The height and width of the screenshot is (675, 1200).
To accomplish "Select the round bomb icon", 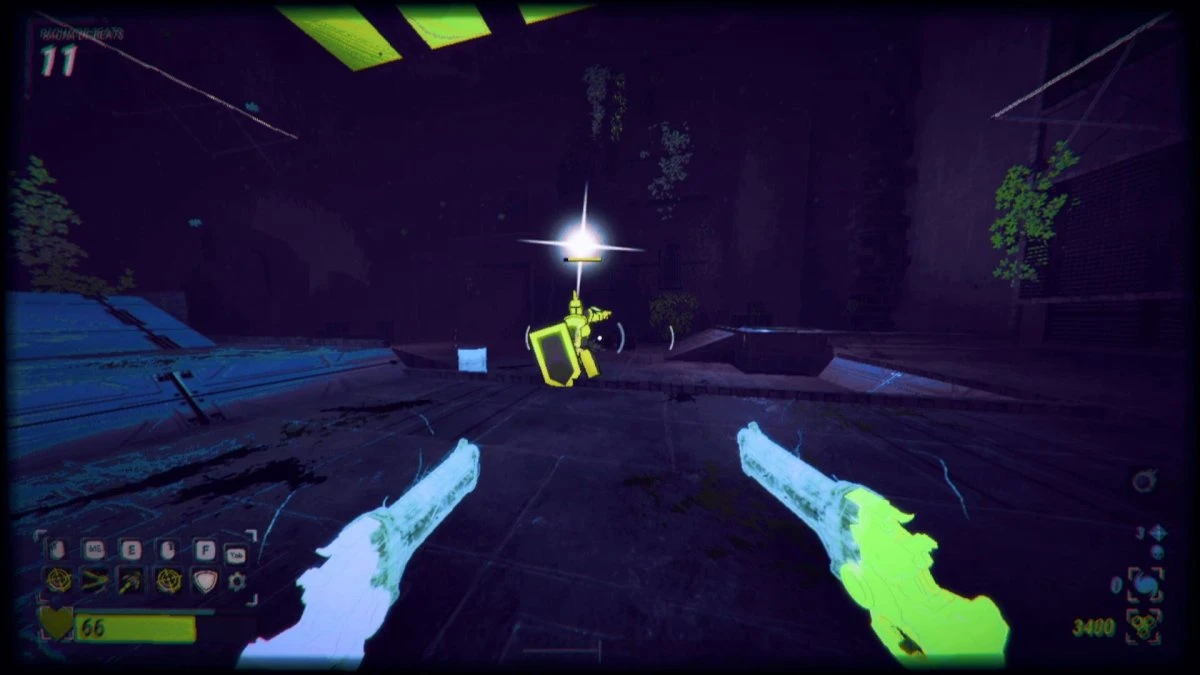I will [1144, 482].
